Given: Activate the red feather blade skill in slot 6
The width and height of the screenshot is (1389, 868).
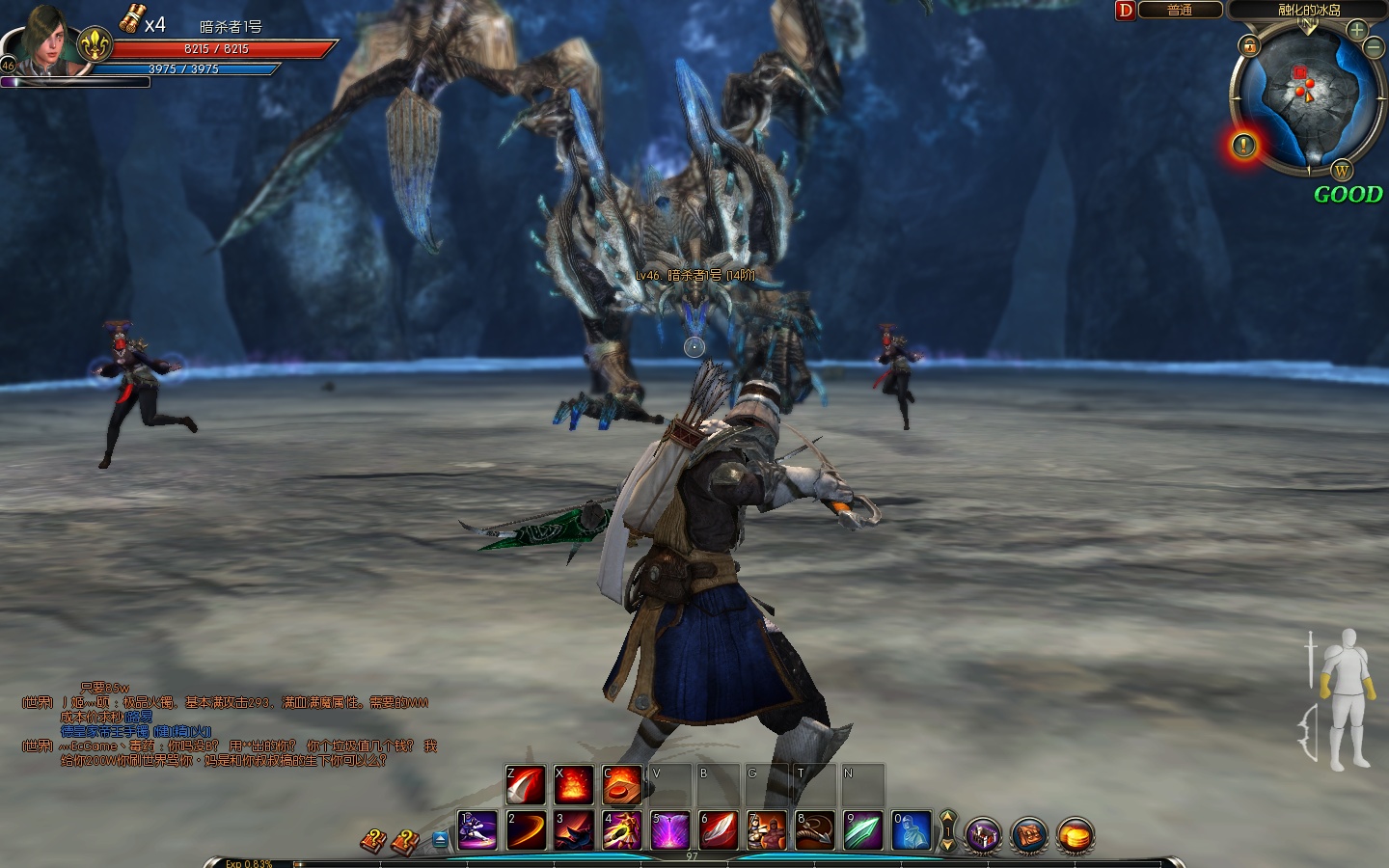Looking at the screenshot, I should [x=718, y=830].
